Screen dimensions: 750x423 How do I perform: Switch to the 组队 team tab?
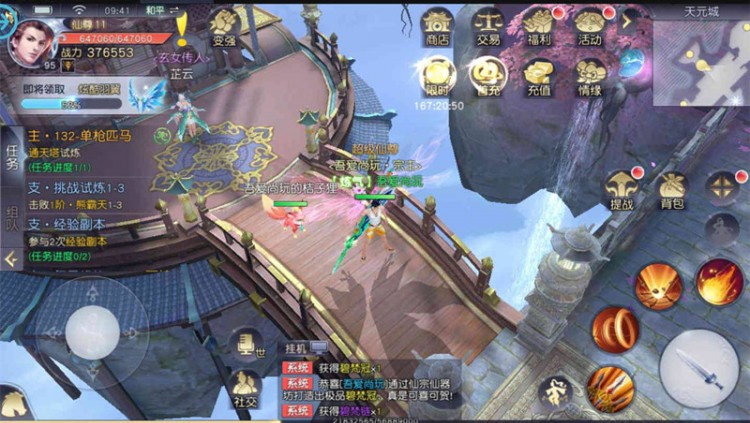[12, 217]
